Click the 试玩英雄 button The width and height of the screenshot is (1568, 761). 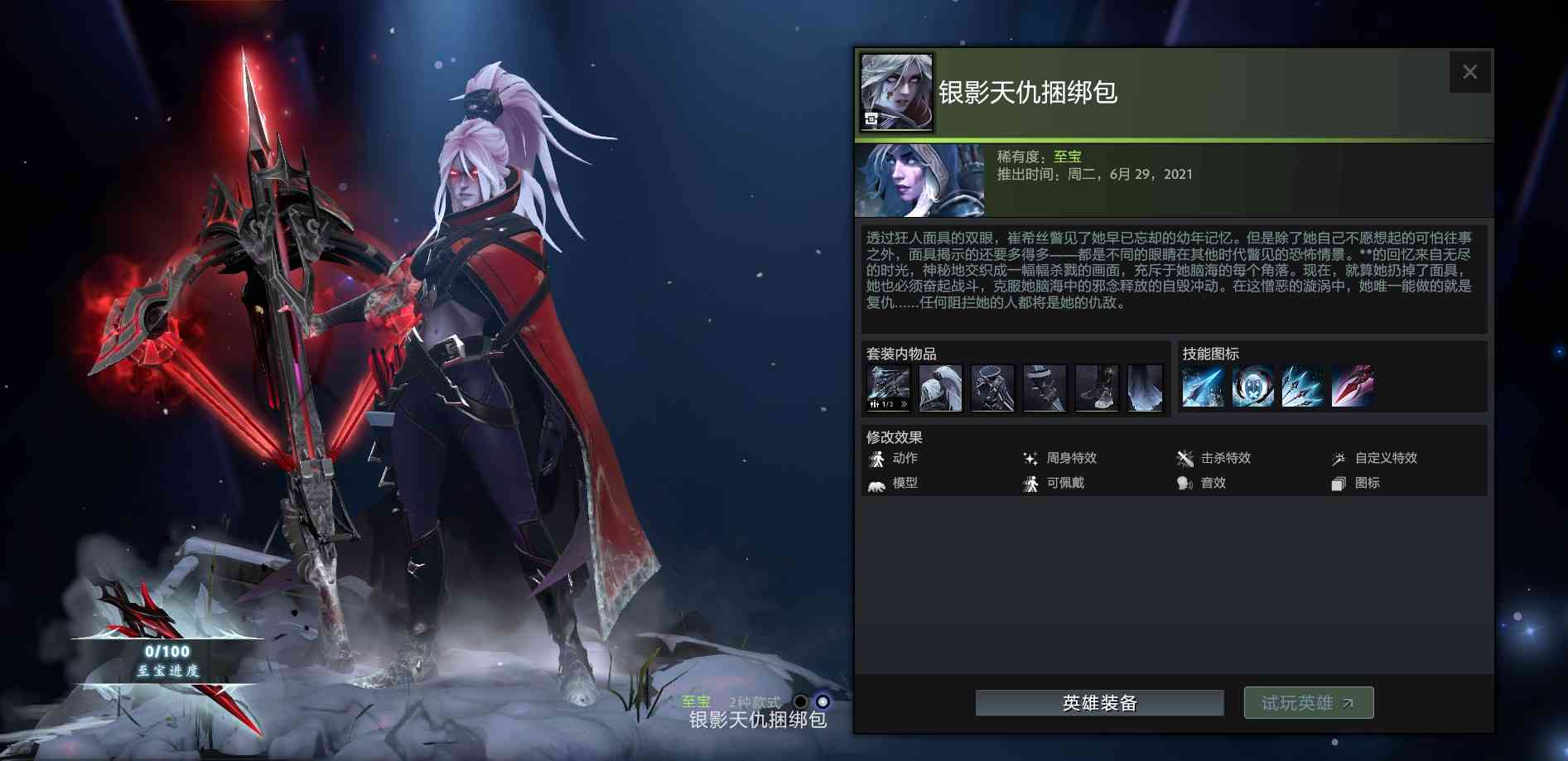pyautogui.click(x=1307, y=701)
